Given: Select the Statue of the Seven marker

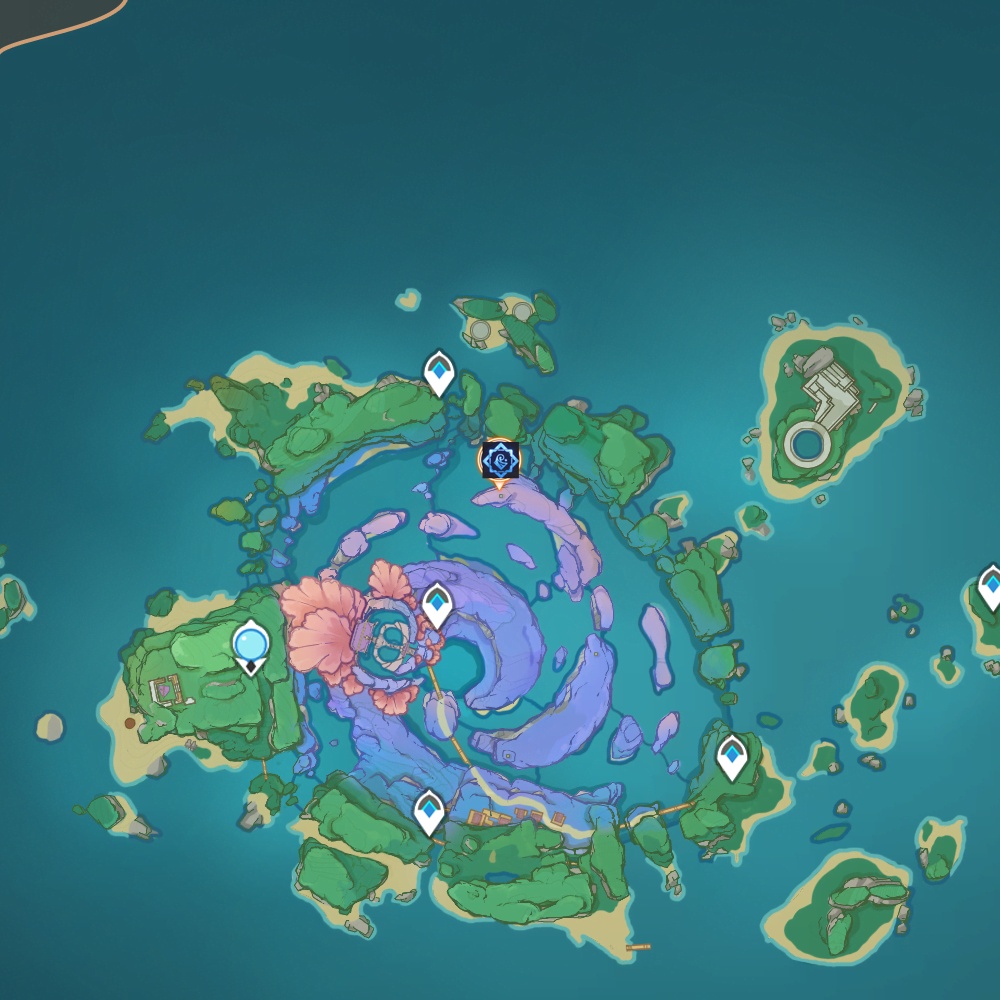Looking at the screenshot, I should tap(250, 645).
